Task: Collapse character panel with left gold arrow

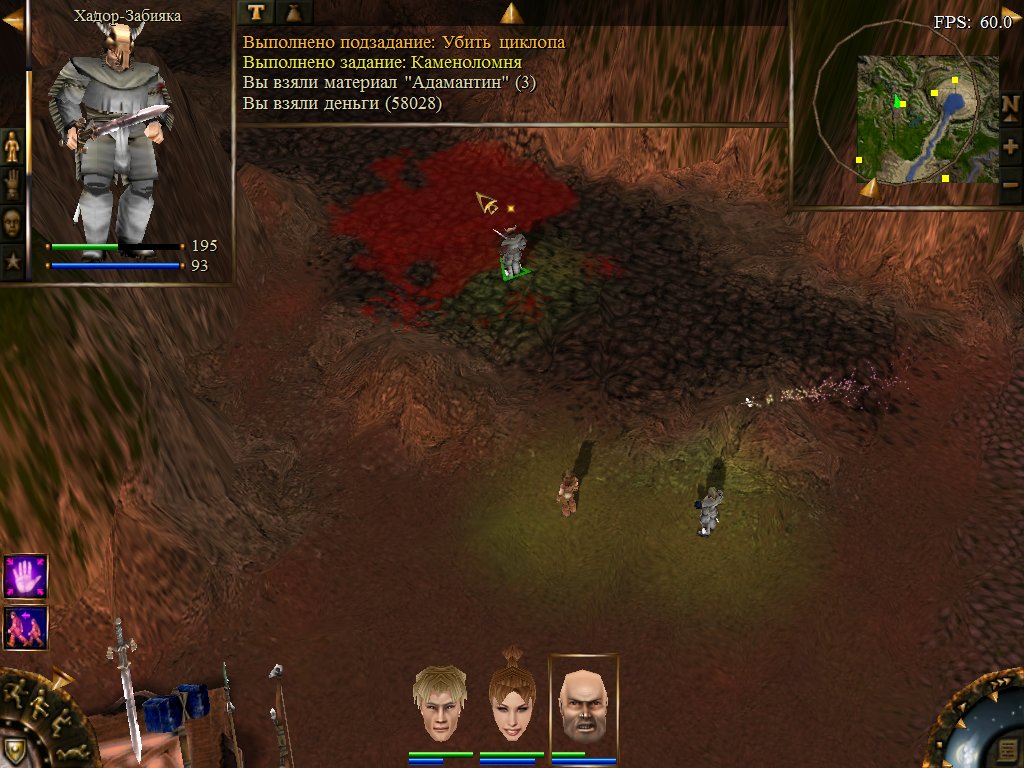Action: click(13, 19)
